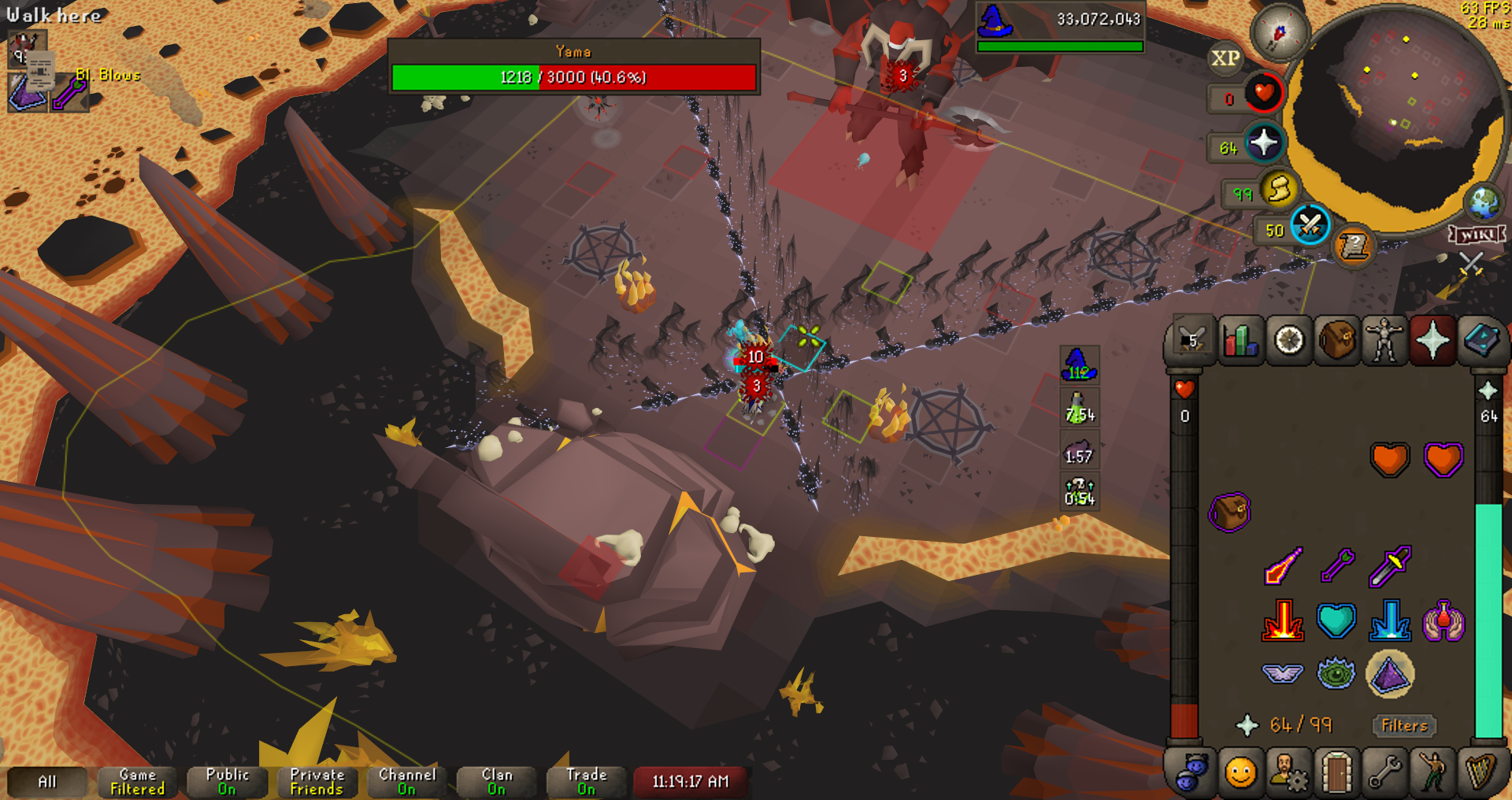Toggle Protect from Magic prayer
This screenshot has width=1512, height=800.
point(1389,620)
